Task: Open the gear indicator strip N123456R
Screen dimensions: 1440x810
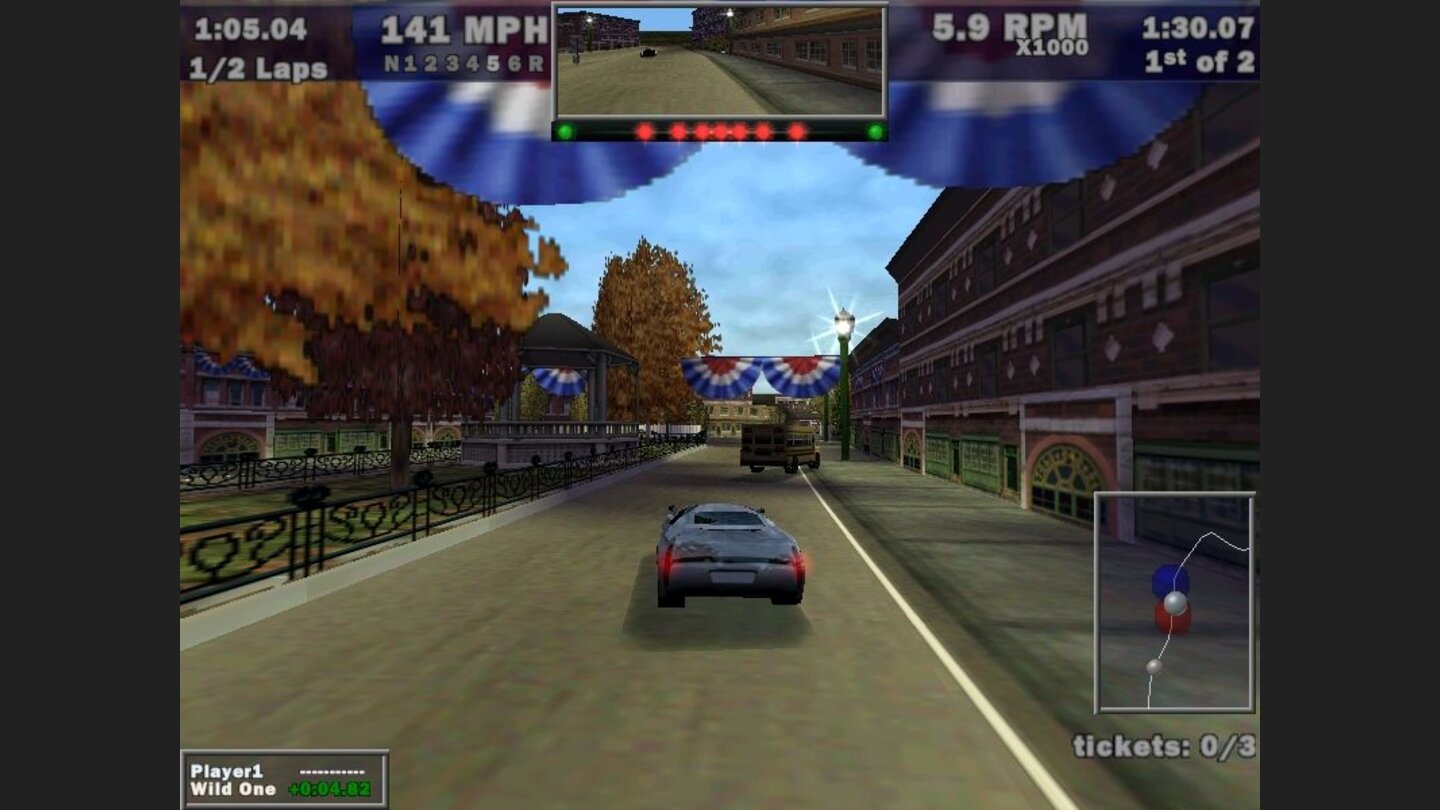Action: [466, 60]
